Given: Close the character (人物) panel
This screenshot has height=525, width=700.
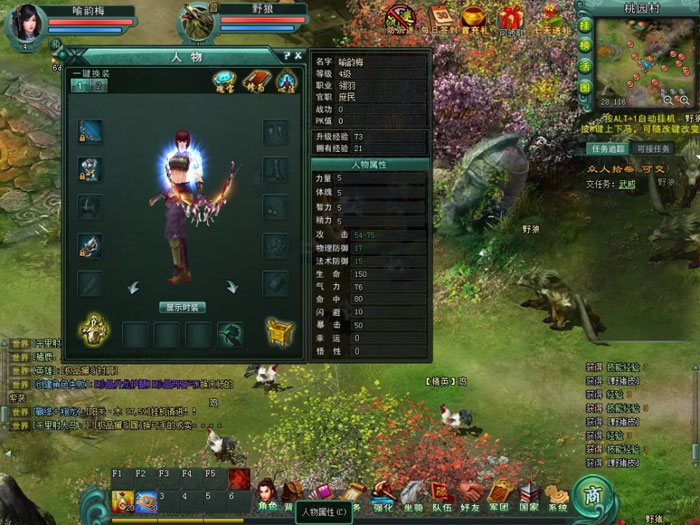Looking at the screenshot, I should point(299,56).
